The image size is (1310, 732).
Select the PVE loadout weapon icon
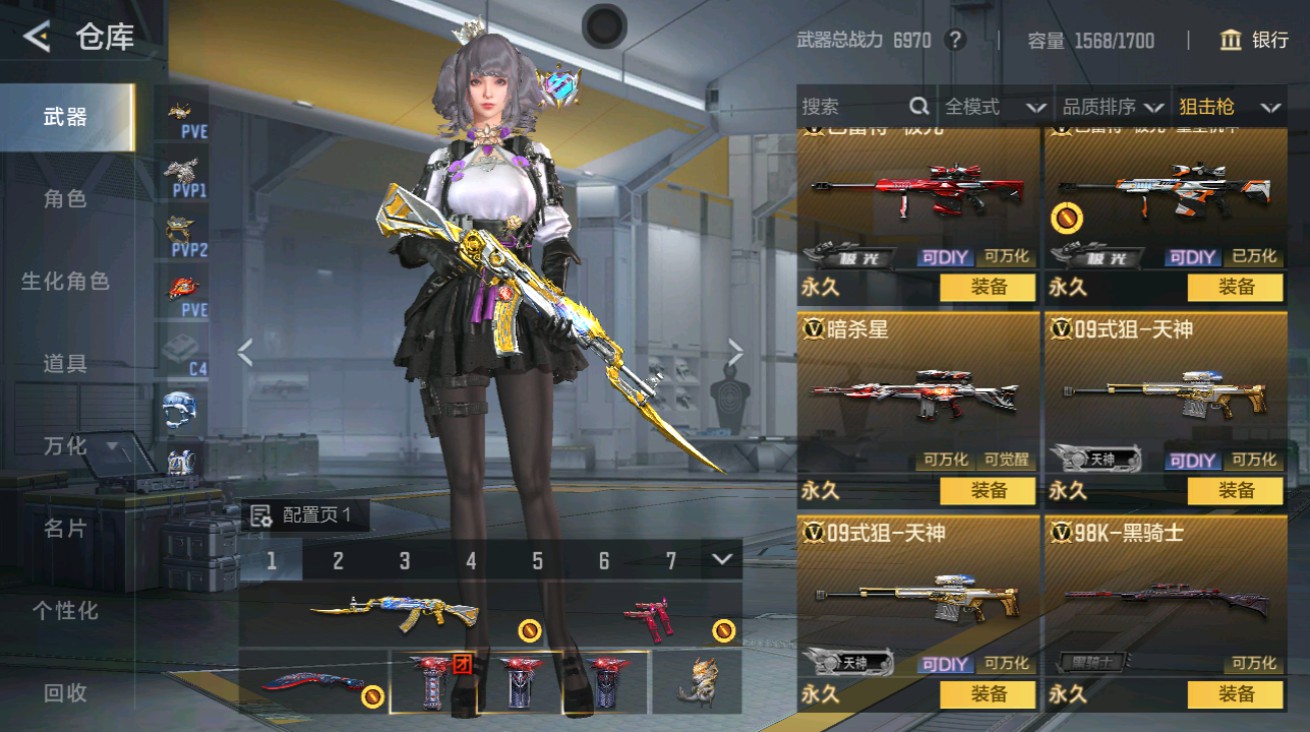tap(181, 112)
